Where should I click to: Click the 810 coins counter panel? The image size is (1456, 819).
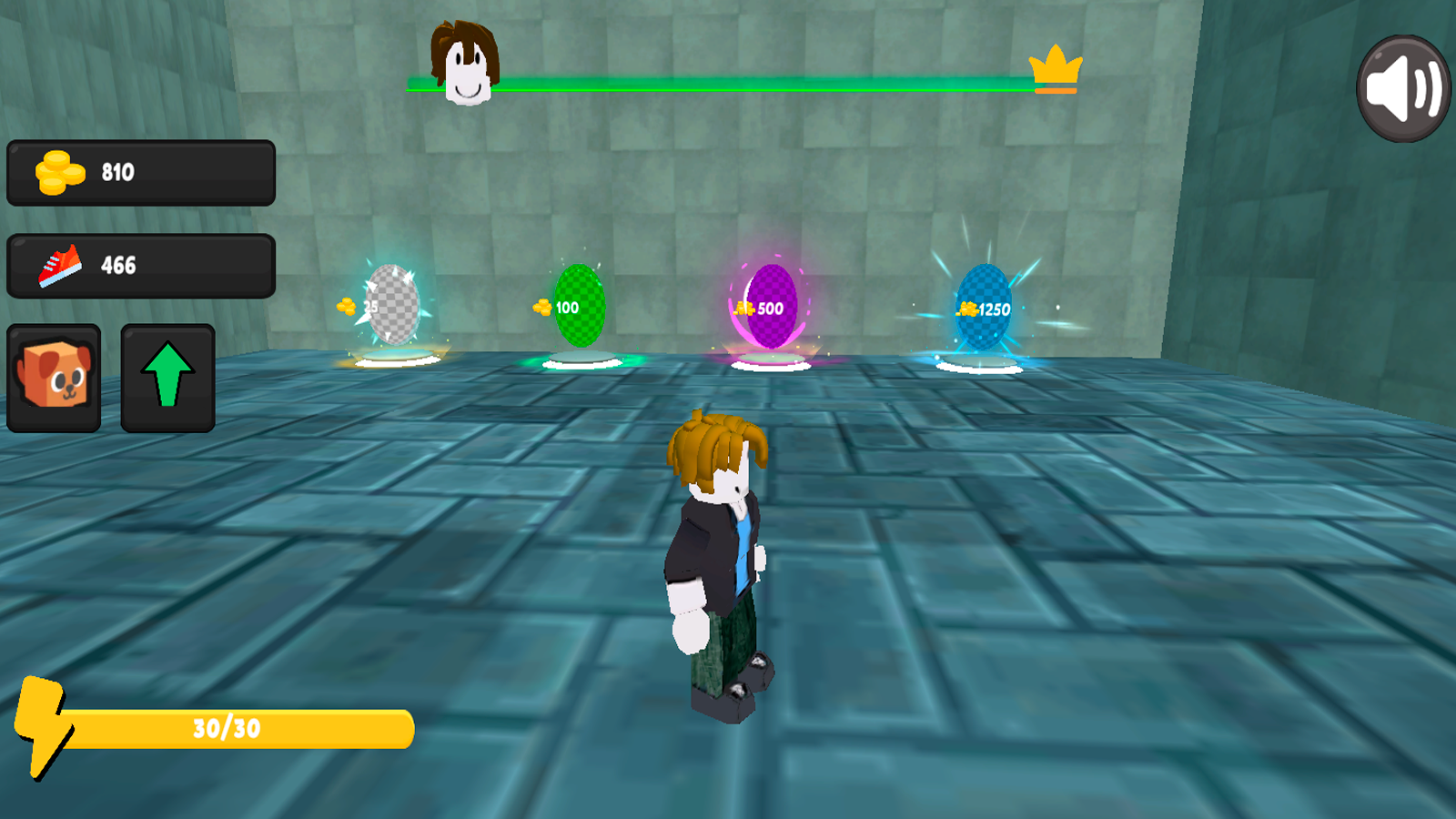[x=141, y=171]
